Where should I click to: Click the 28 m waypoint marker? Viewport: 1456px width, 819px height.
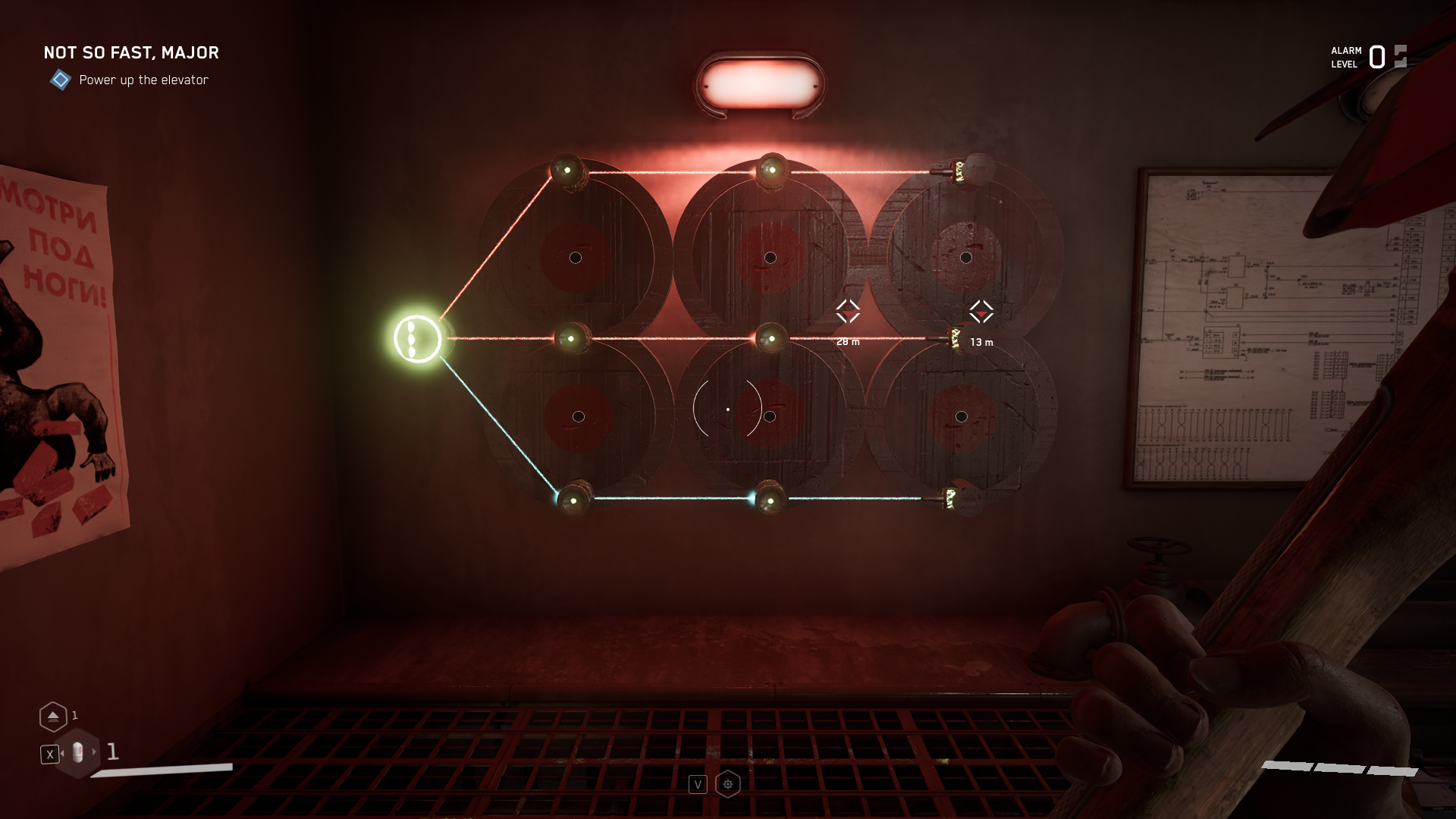point(849,312)
